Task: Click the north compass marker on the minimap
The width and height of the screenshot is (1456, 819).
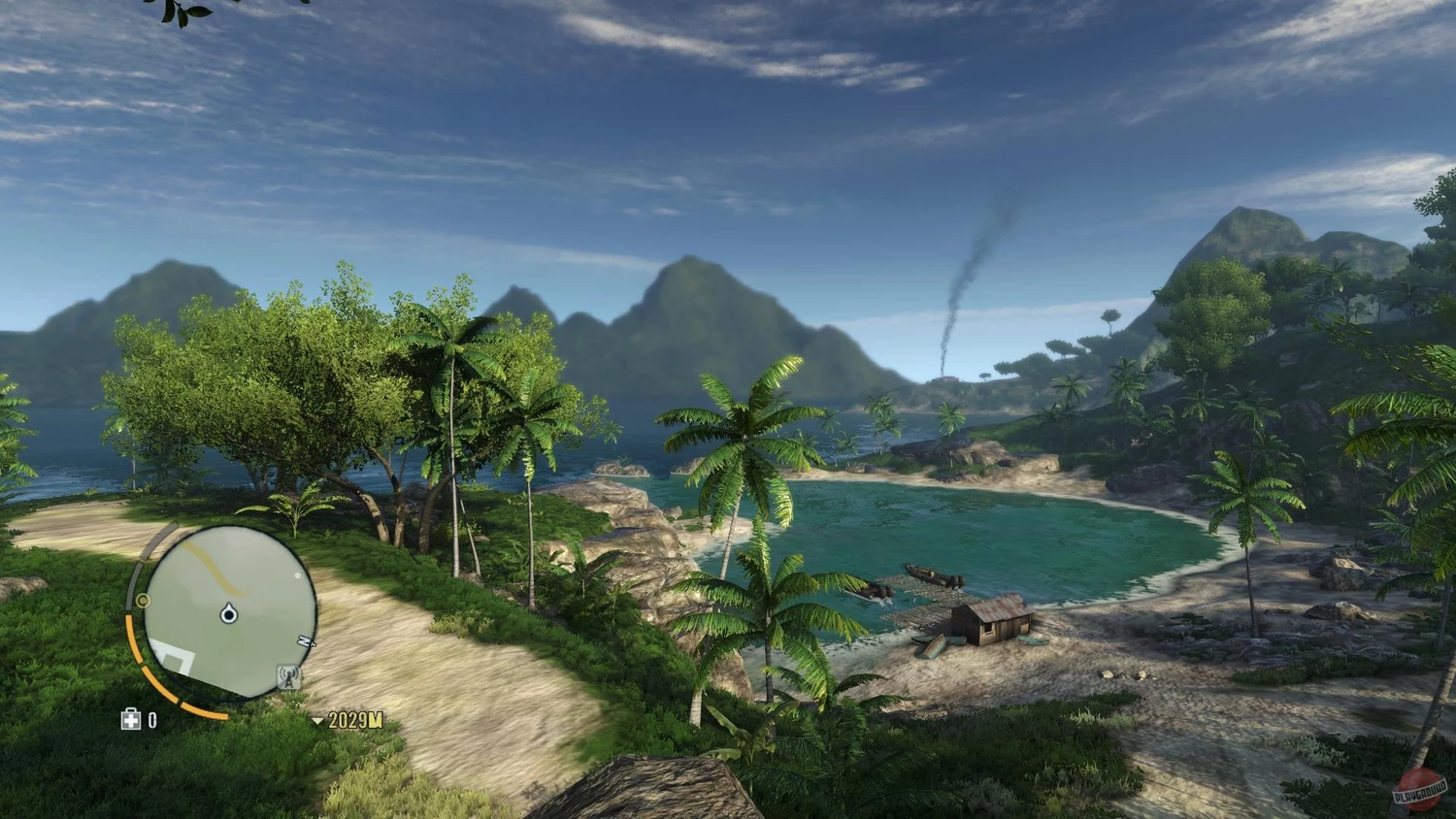Action: (x=307, y=641)
